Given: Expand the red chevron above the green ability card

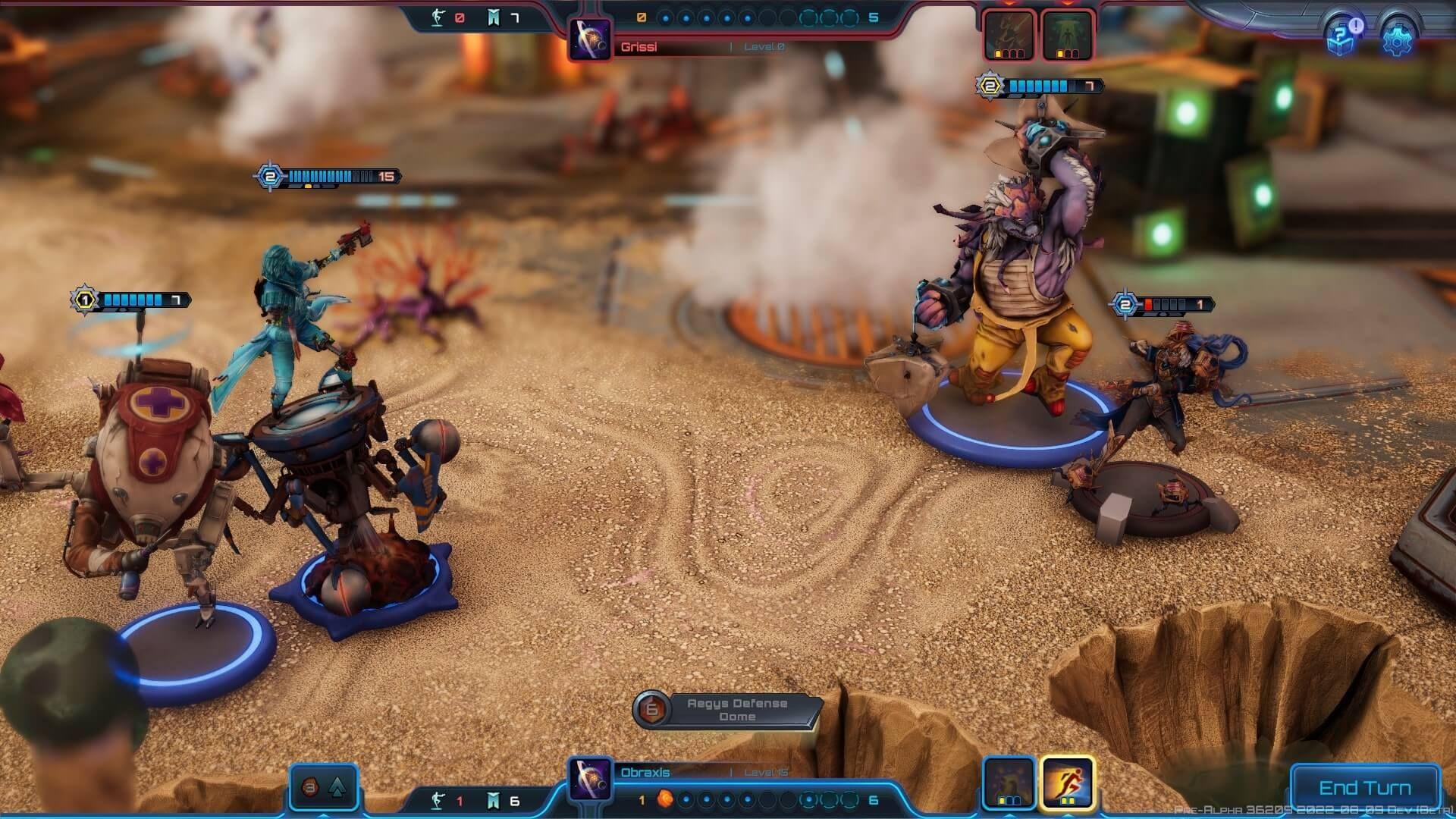Looking at the screenshot, I should click(x=1066, y=5).
